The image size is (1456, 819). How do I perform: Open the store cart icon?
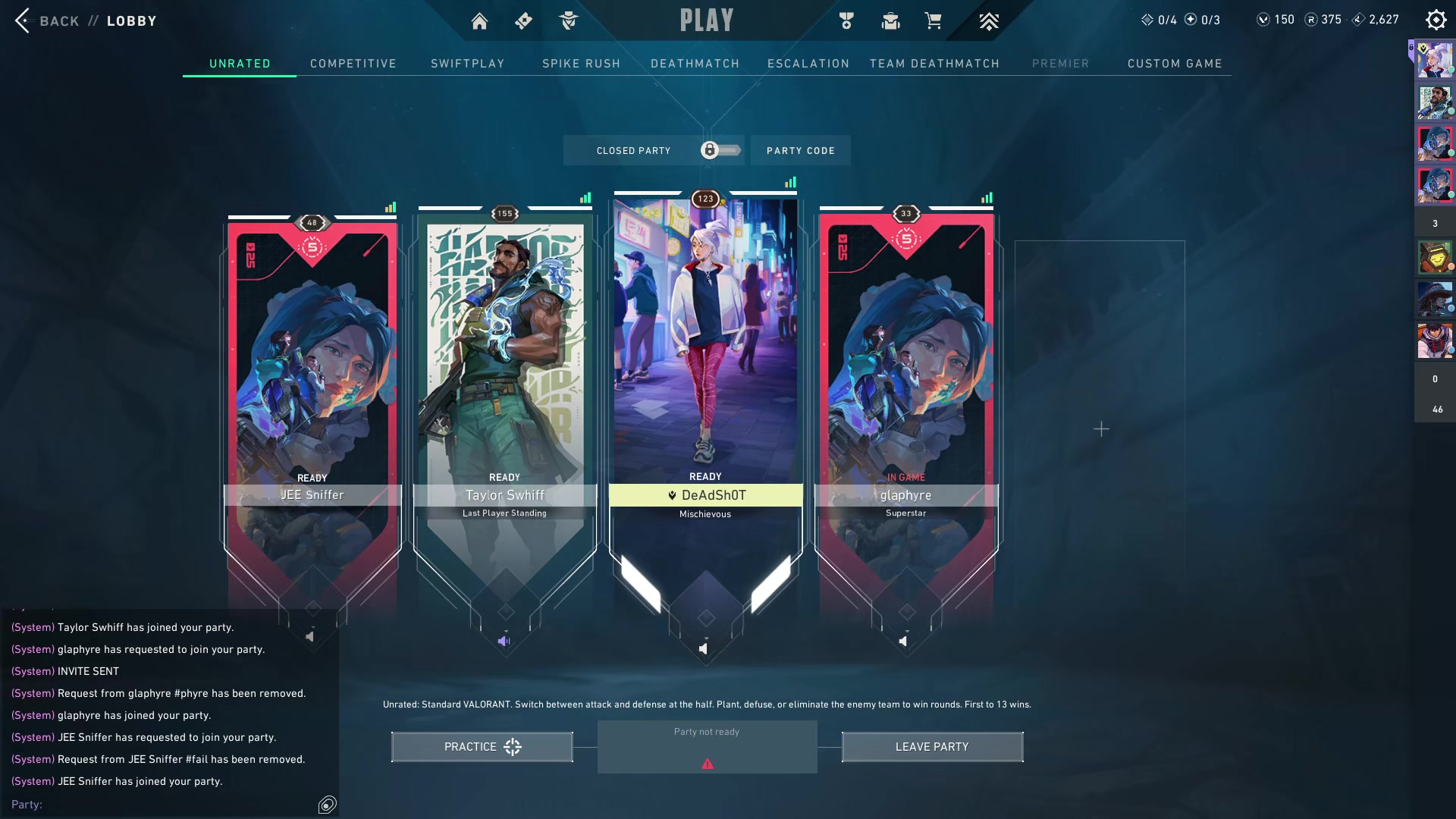click(933, 20)
